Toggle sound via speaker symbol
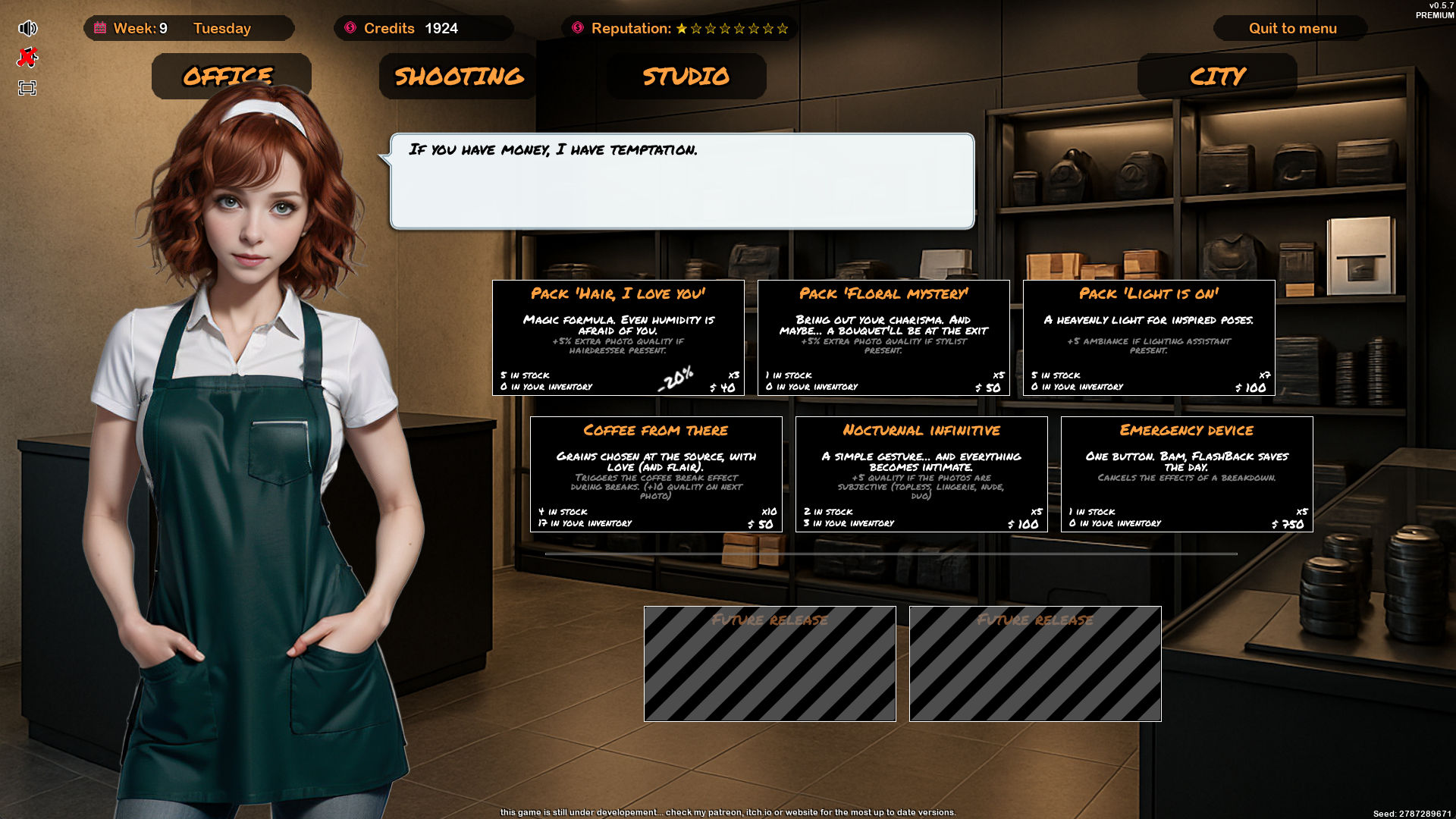The width and height of the screenshot is (1456, 819). coord(27,27)
